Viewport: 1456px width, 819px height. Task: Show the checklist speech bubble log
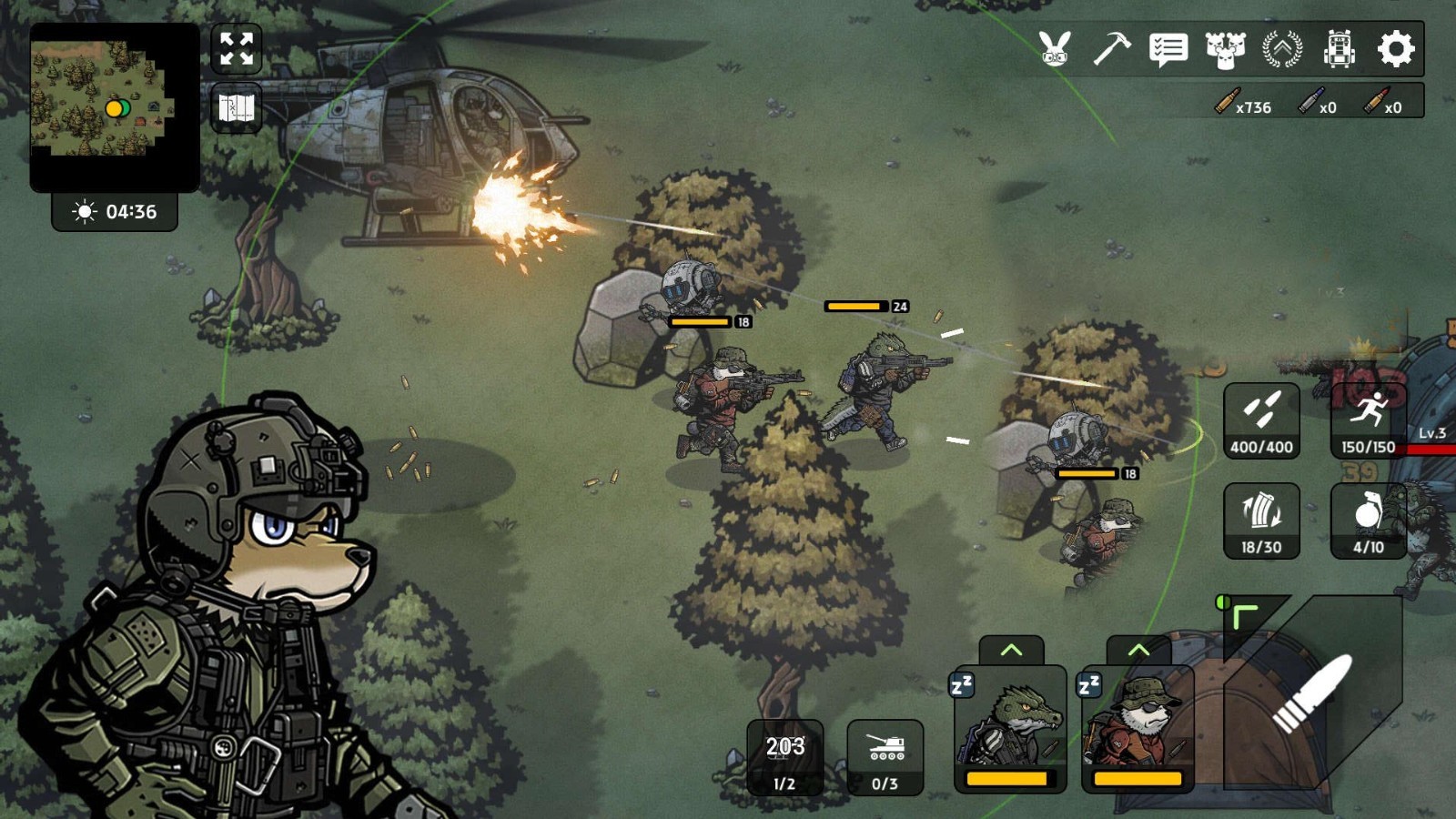[1168, 48]
